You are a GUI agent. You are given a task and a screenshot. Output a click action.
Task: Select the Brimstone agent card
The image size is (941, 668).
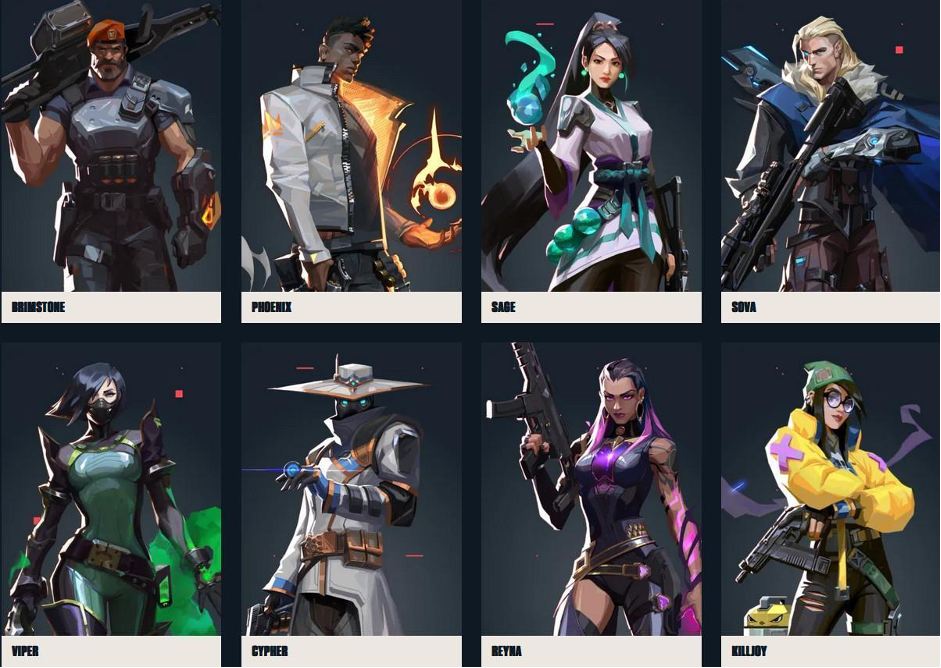110,160
